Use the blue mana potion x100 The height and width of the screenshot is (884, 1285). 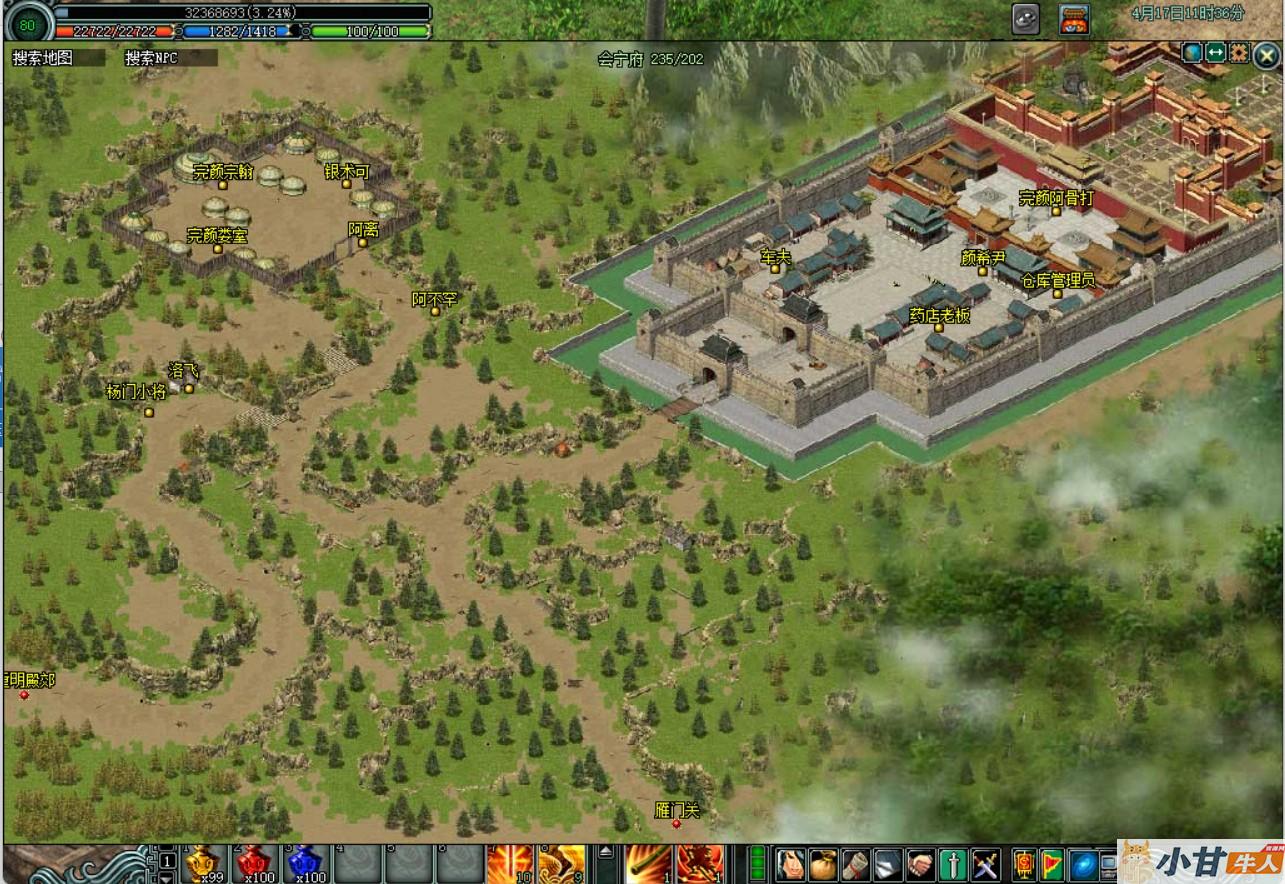pos(306,864)
